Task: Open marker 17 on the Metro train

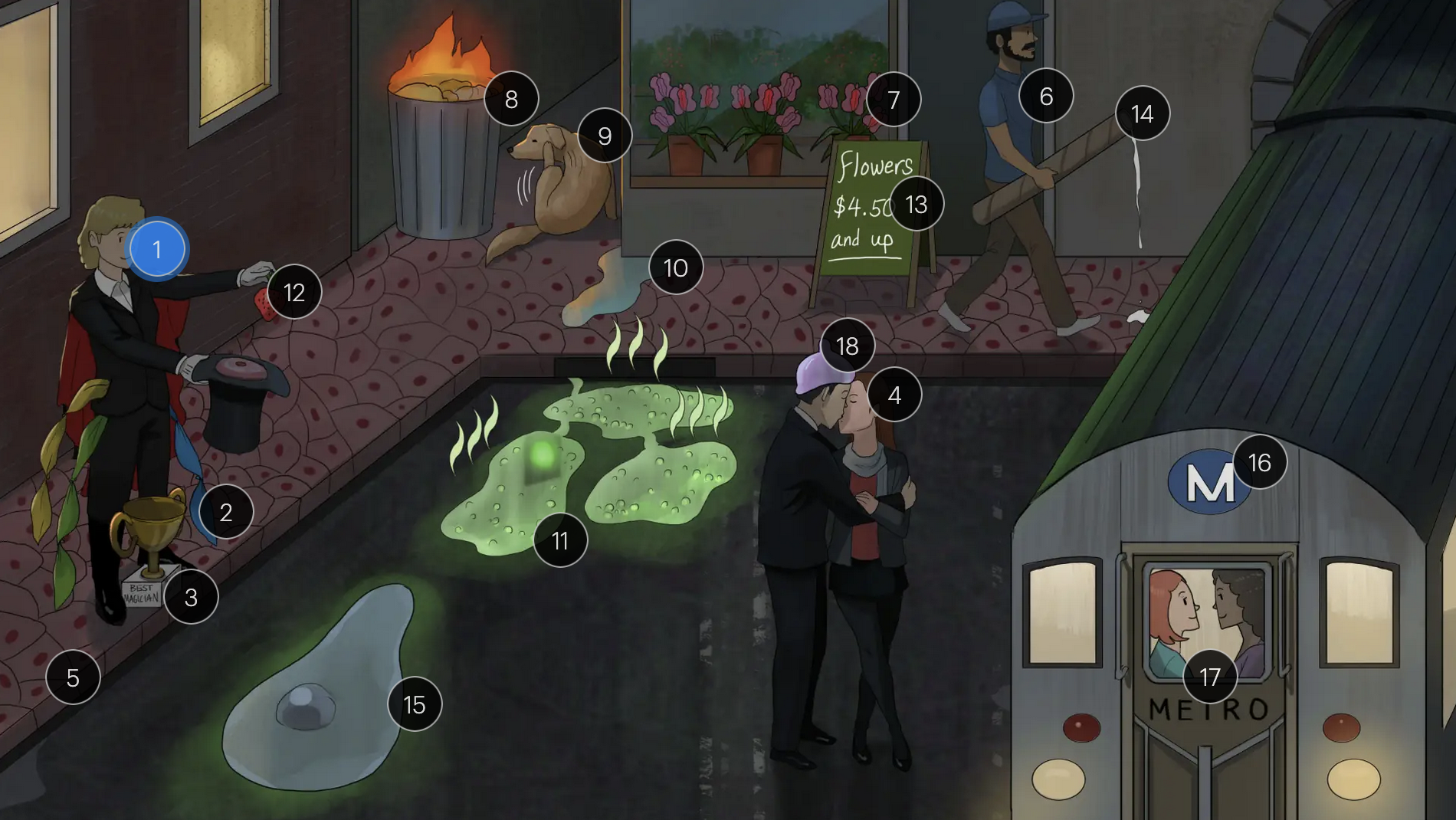Action: click(x=1210, y=677)
